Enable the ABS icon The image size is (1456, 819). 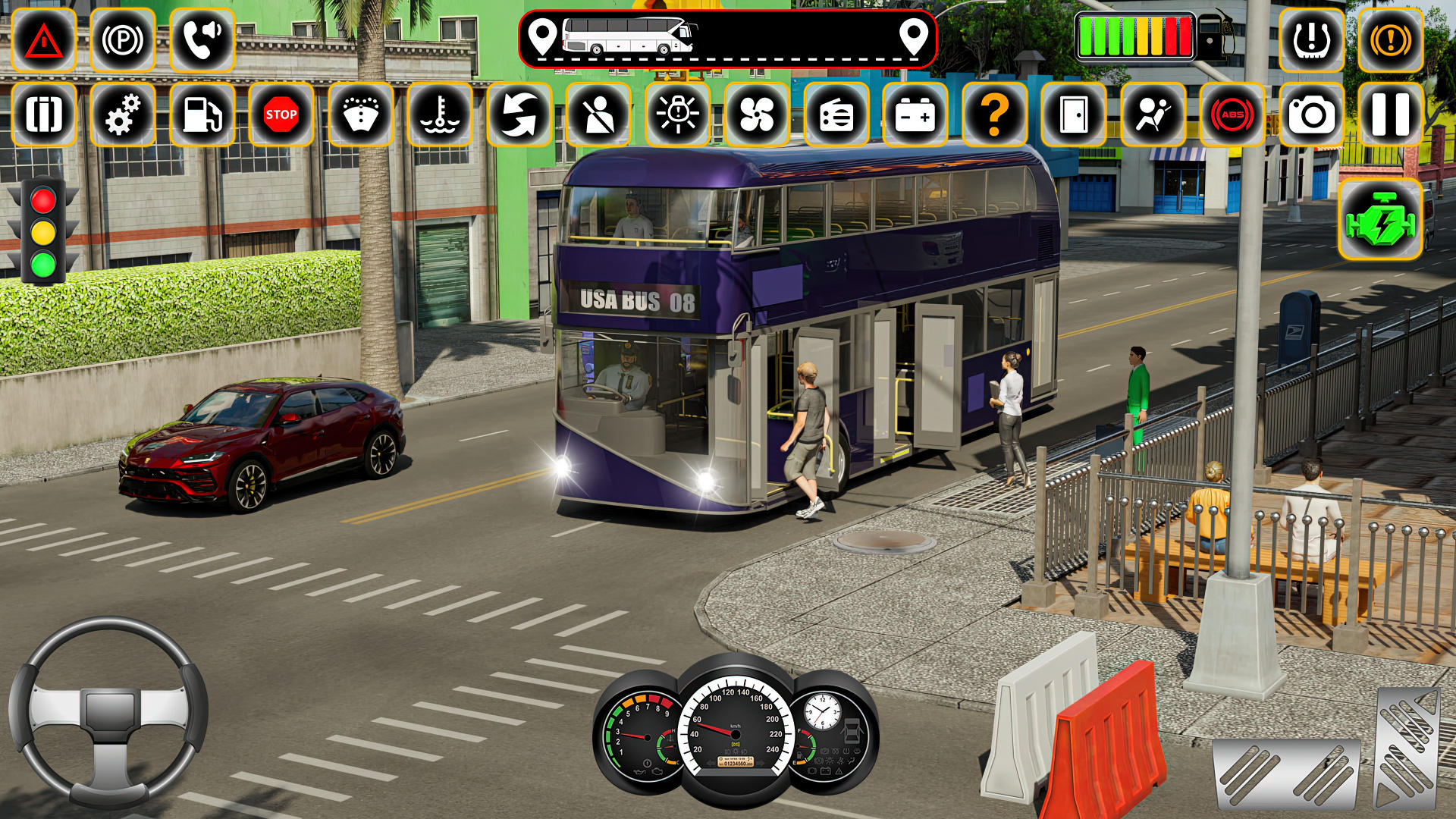click(1232, 116)
